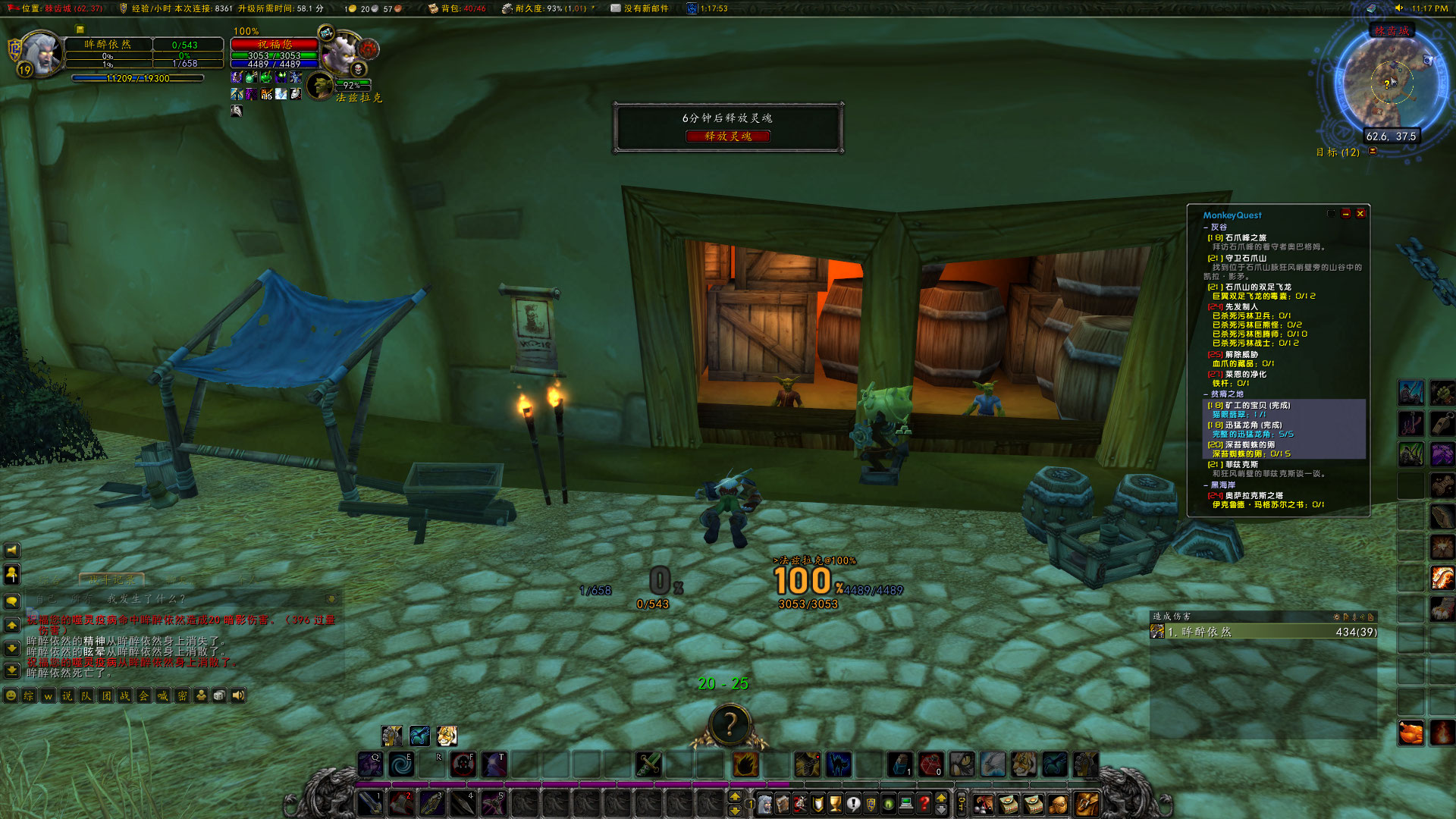Collapse the 黑海岸 section in quest tracker

click(x=1203, y=484)
